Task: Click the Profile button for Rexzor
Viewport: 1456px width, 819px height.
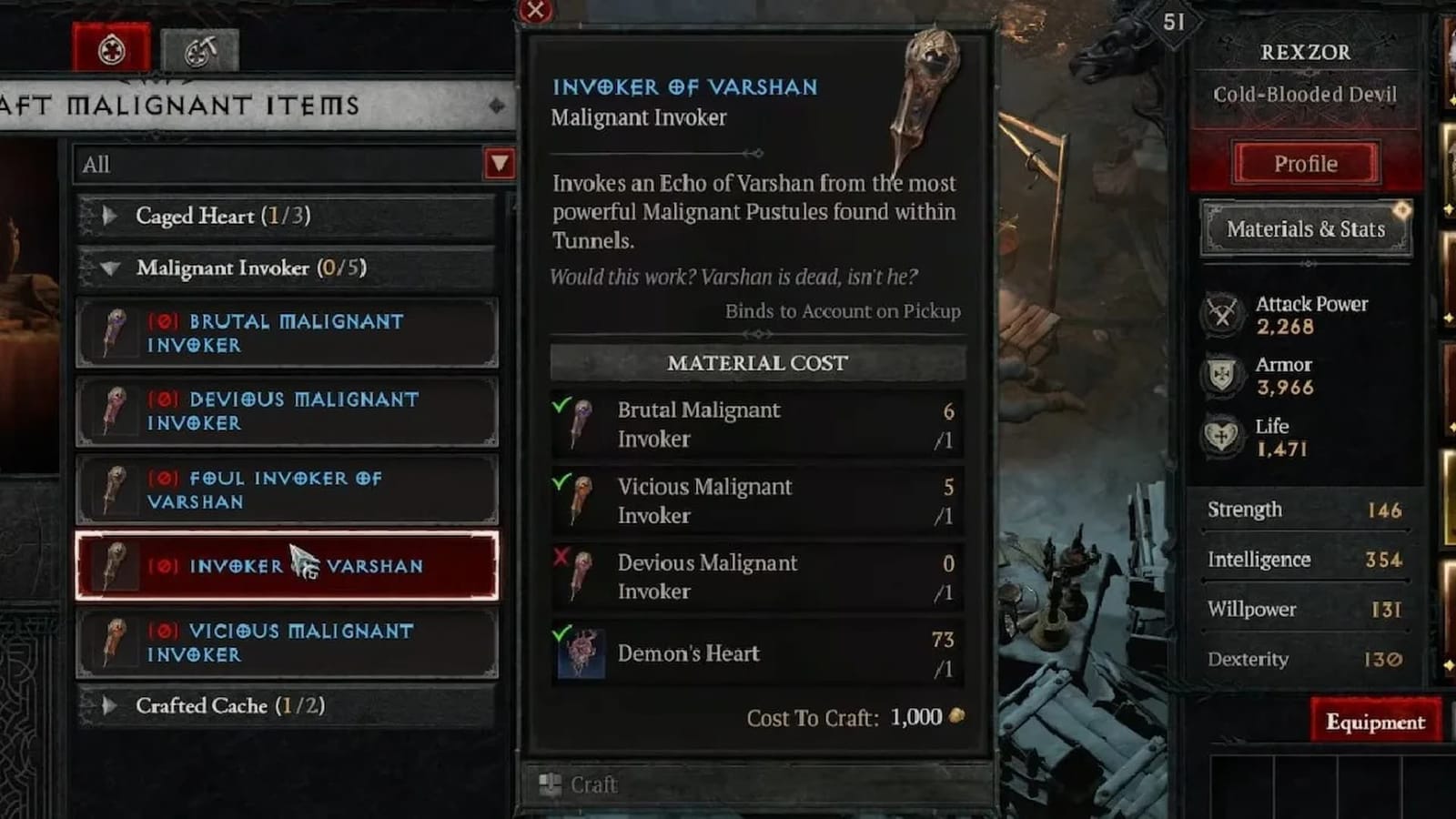Action: tap(1306, 164)
